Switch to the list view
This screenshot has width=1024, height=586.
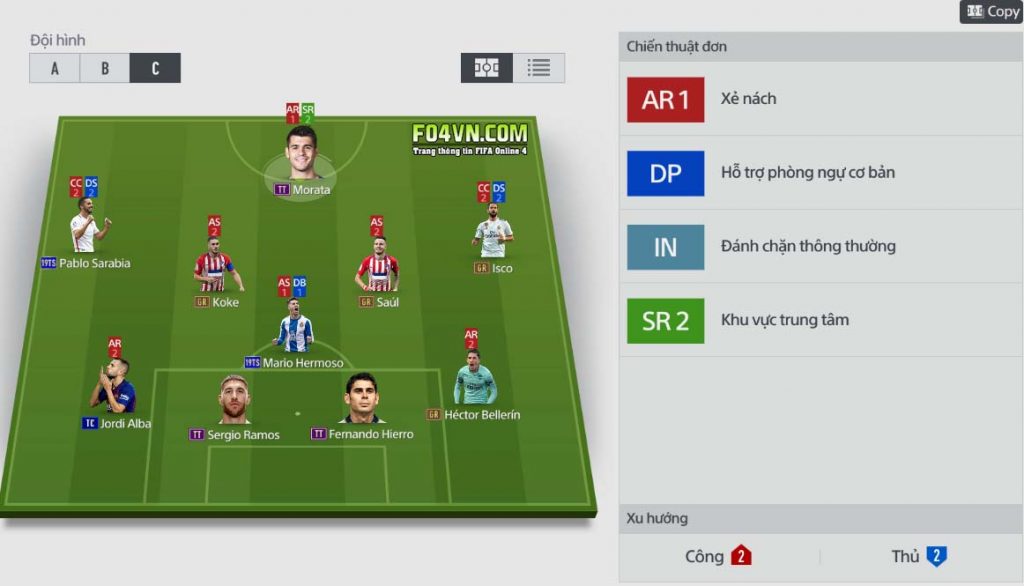tap(539, 68)
